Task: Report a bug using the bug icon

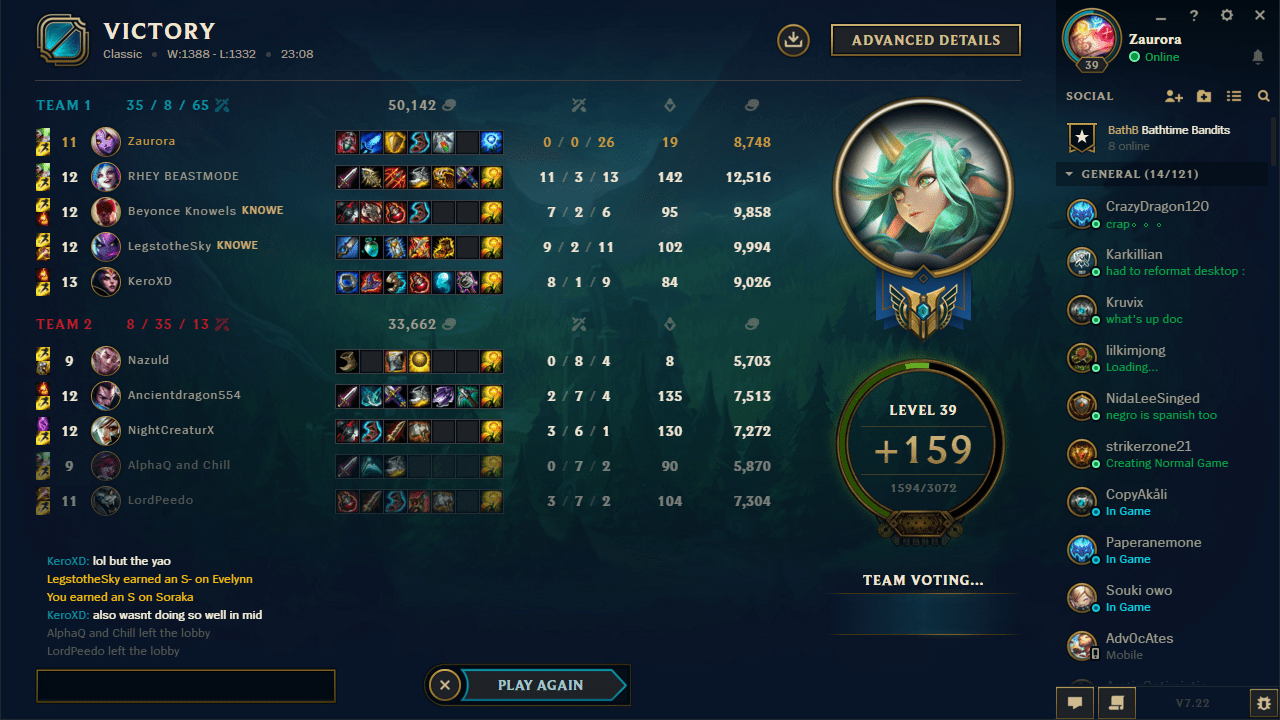Action: [1262, 703]
